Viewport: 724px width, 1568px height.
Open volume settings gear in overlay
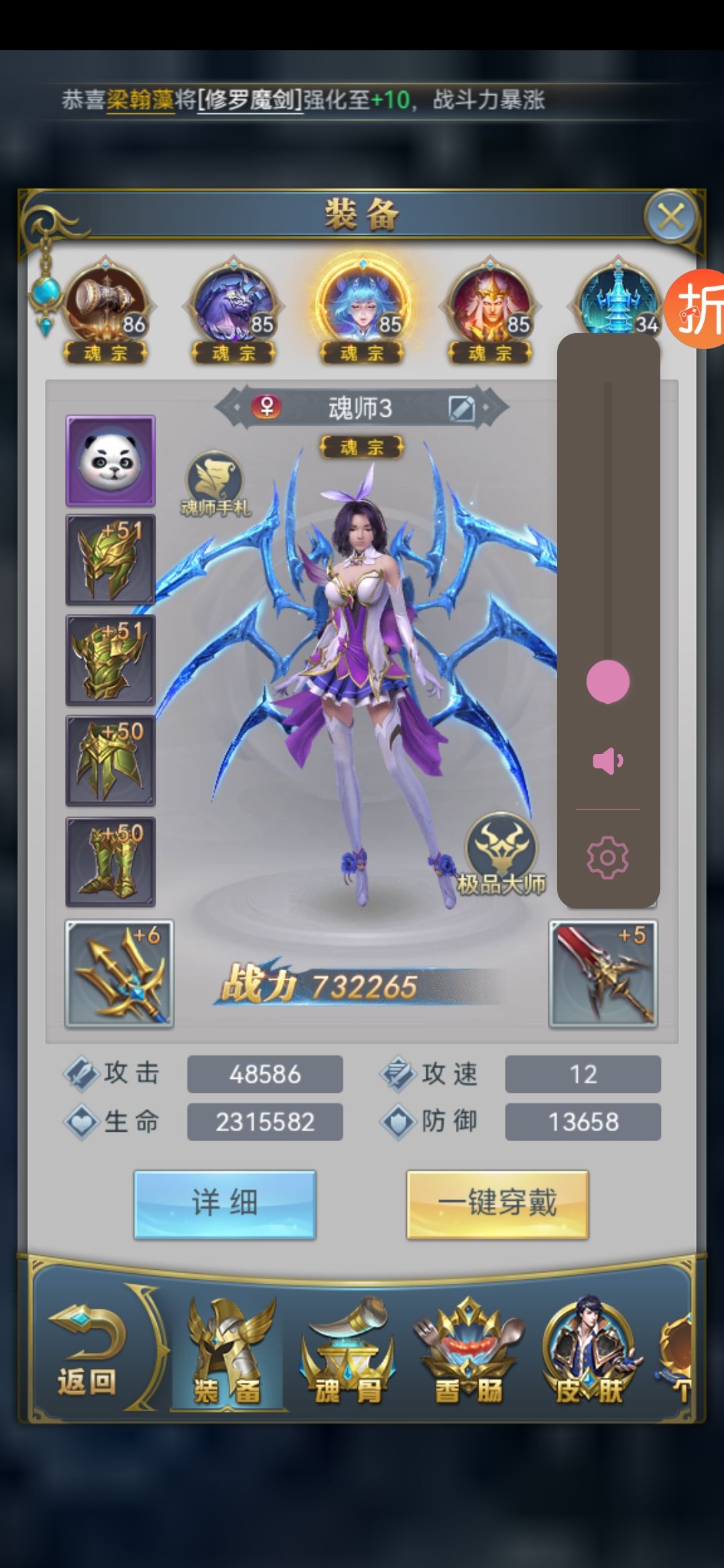click(607, 857)
